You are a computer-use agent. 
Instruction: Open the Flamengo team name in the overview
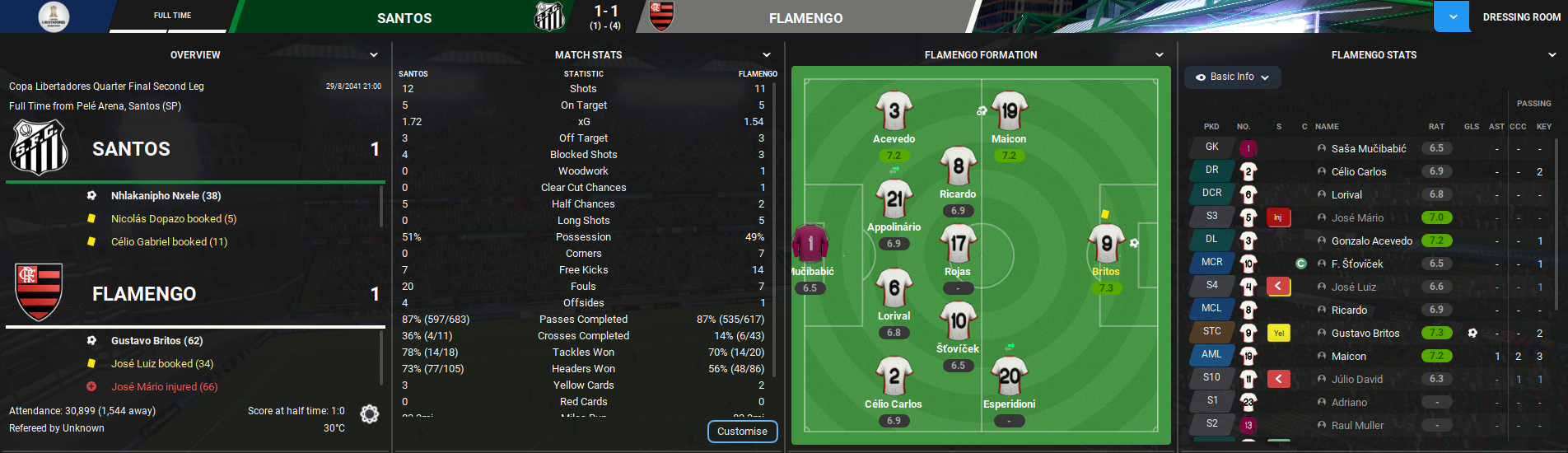click(x=144, y=294)
